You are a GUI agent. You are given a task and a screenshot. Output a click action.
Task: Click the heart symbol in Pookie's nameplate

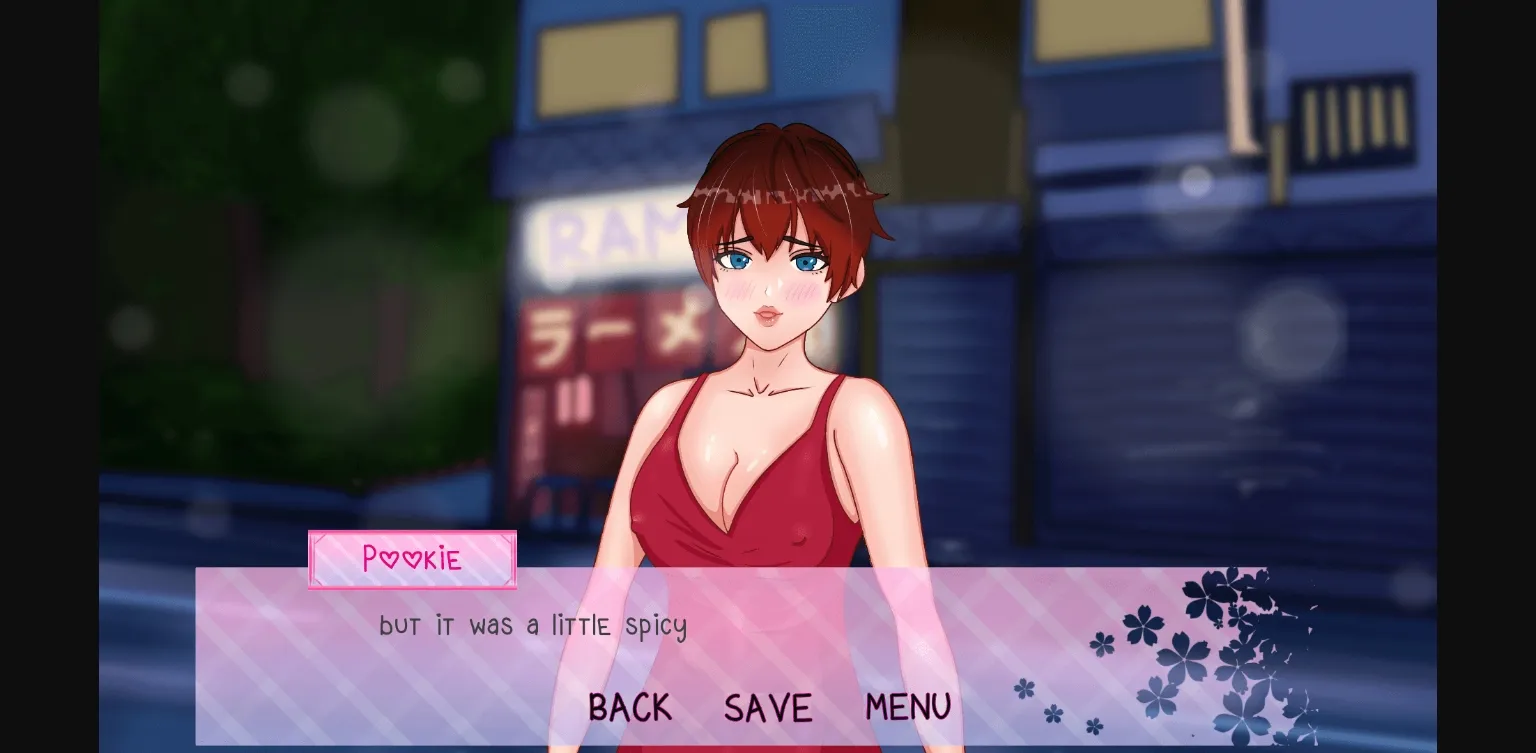[391, 559]
